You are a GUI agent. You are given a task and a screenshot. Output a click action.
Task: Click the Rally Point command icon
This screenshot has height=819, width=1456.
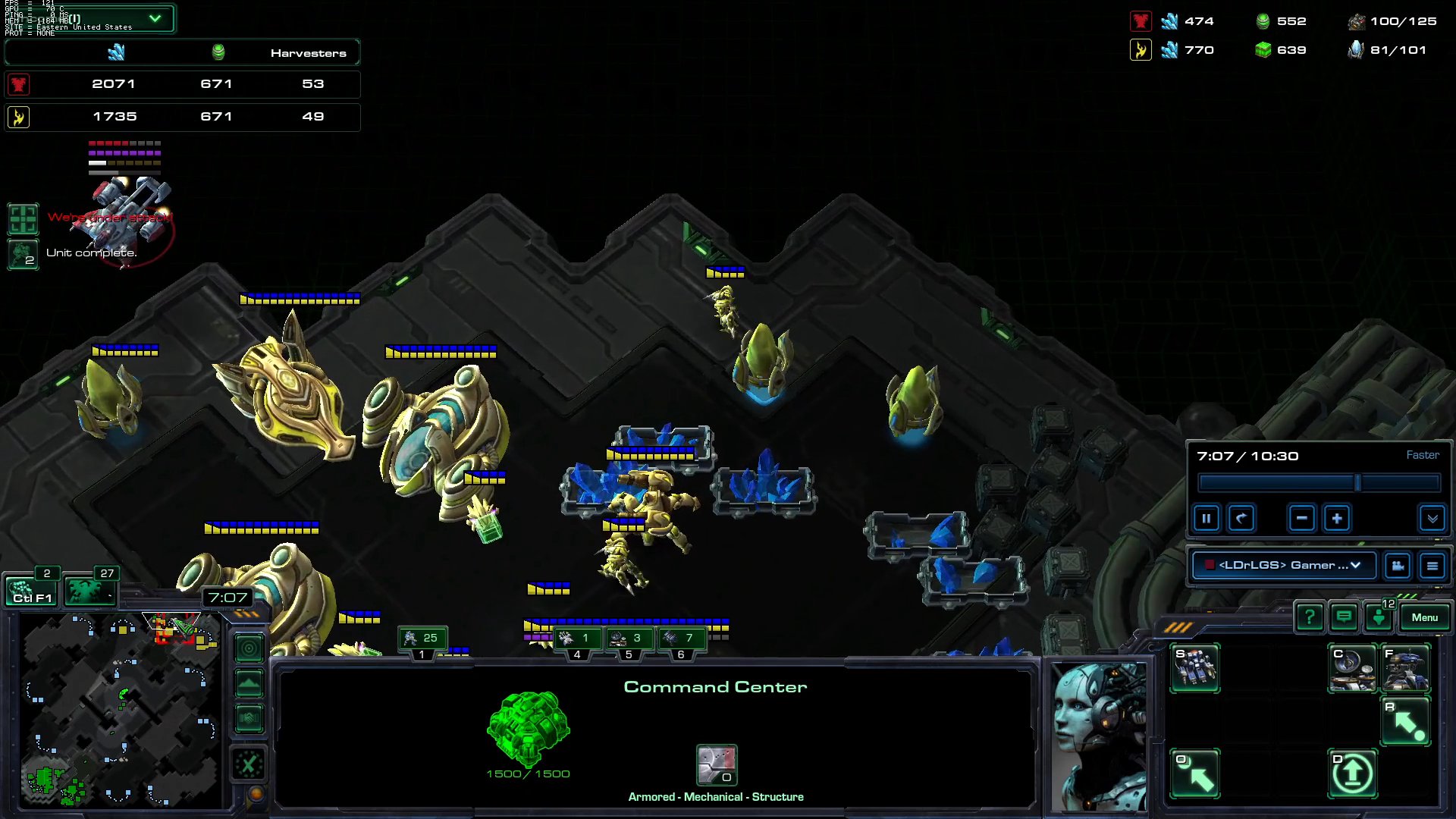[x=1405, y=719]
